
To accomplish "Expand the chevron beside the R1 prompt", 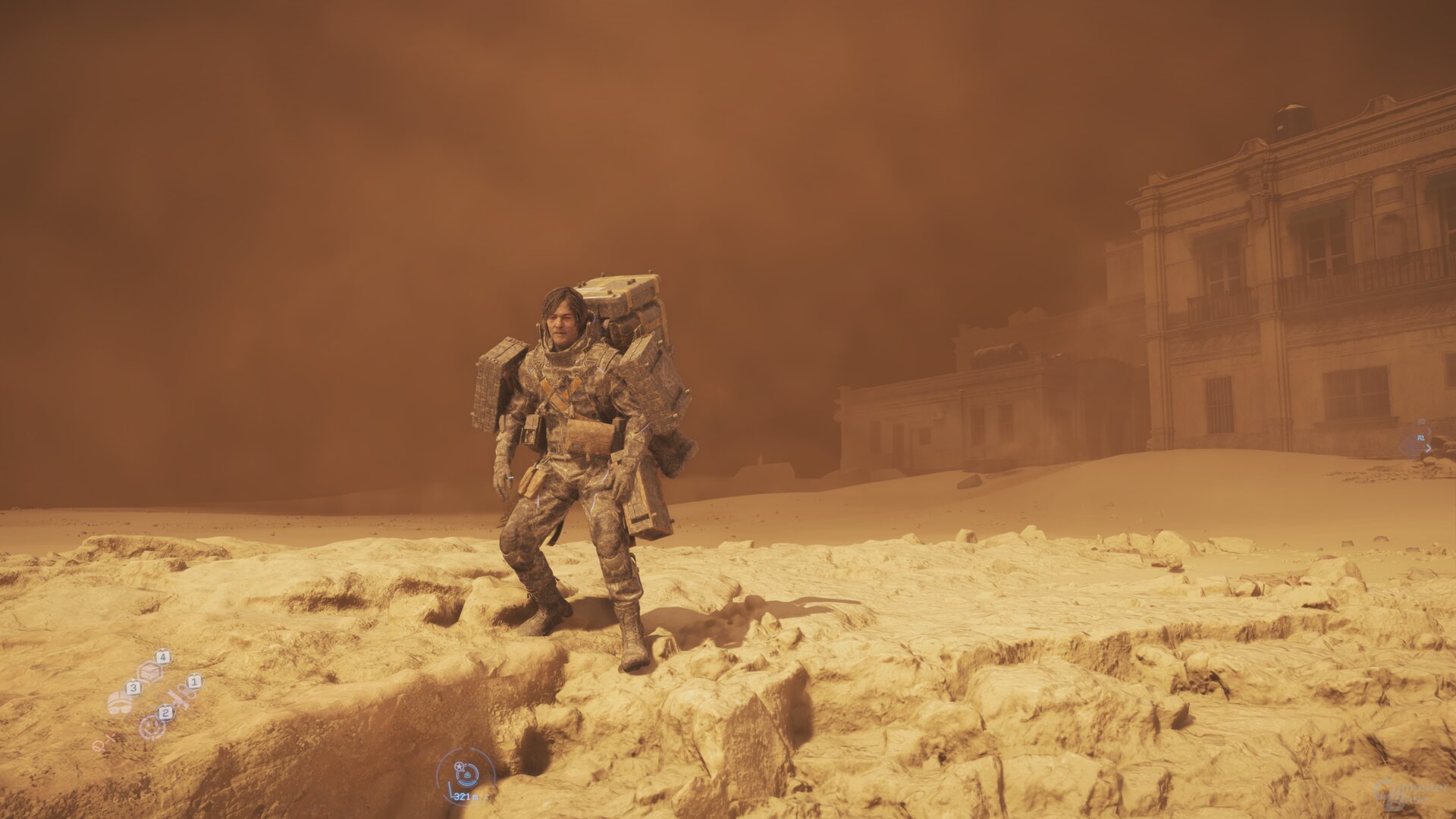I will 1429,431.
